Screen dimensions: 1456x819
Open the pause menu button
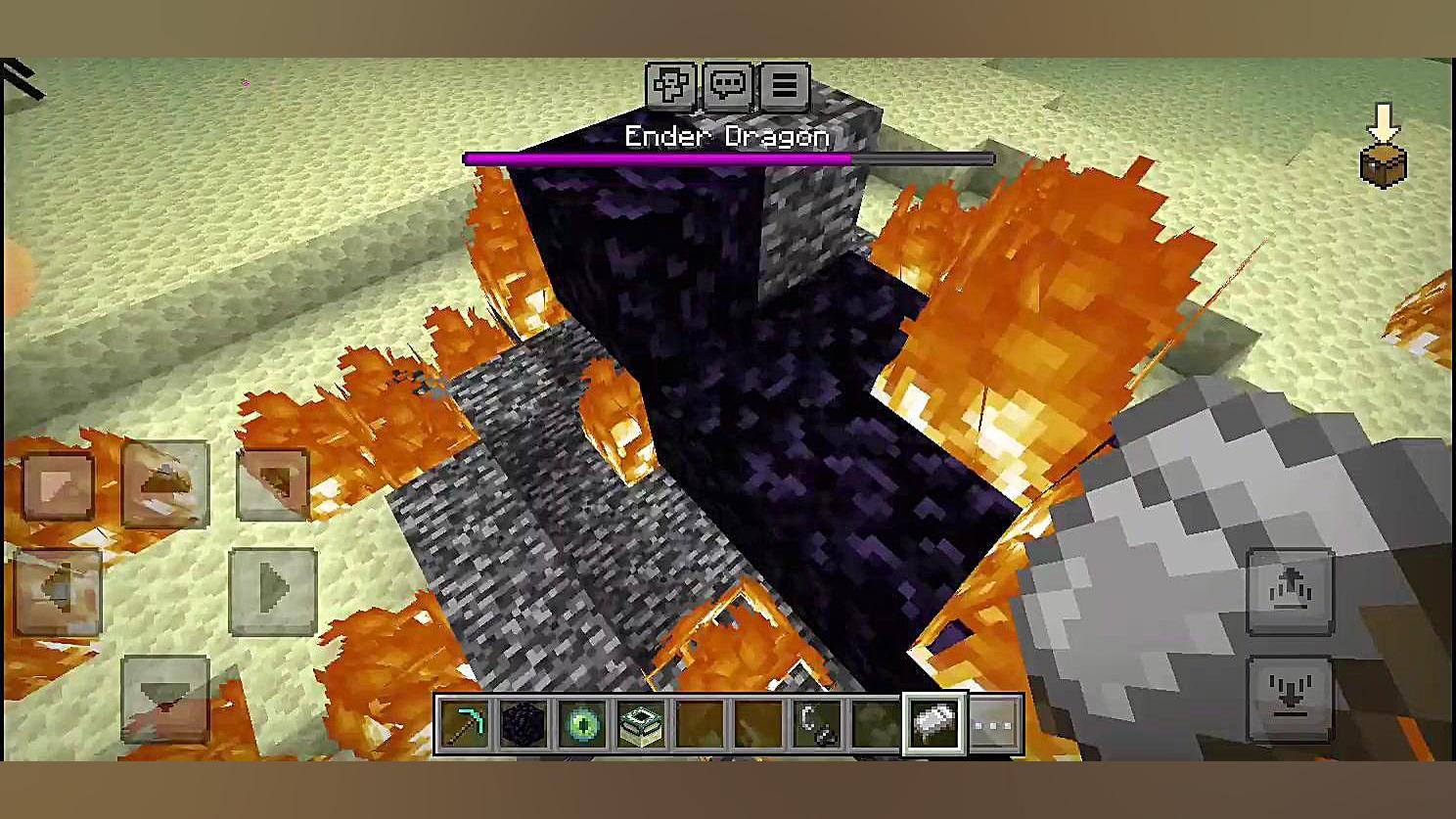coord(784,86)
